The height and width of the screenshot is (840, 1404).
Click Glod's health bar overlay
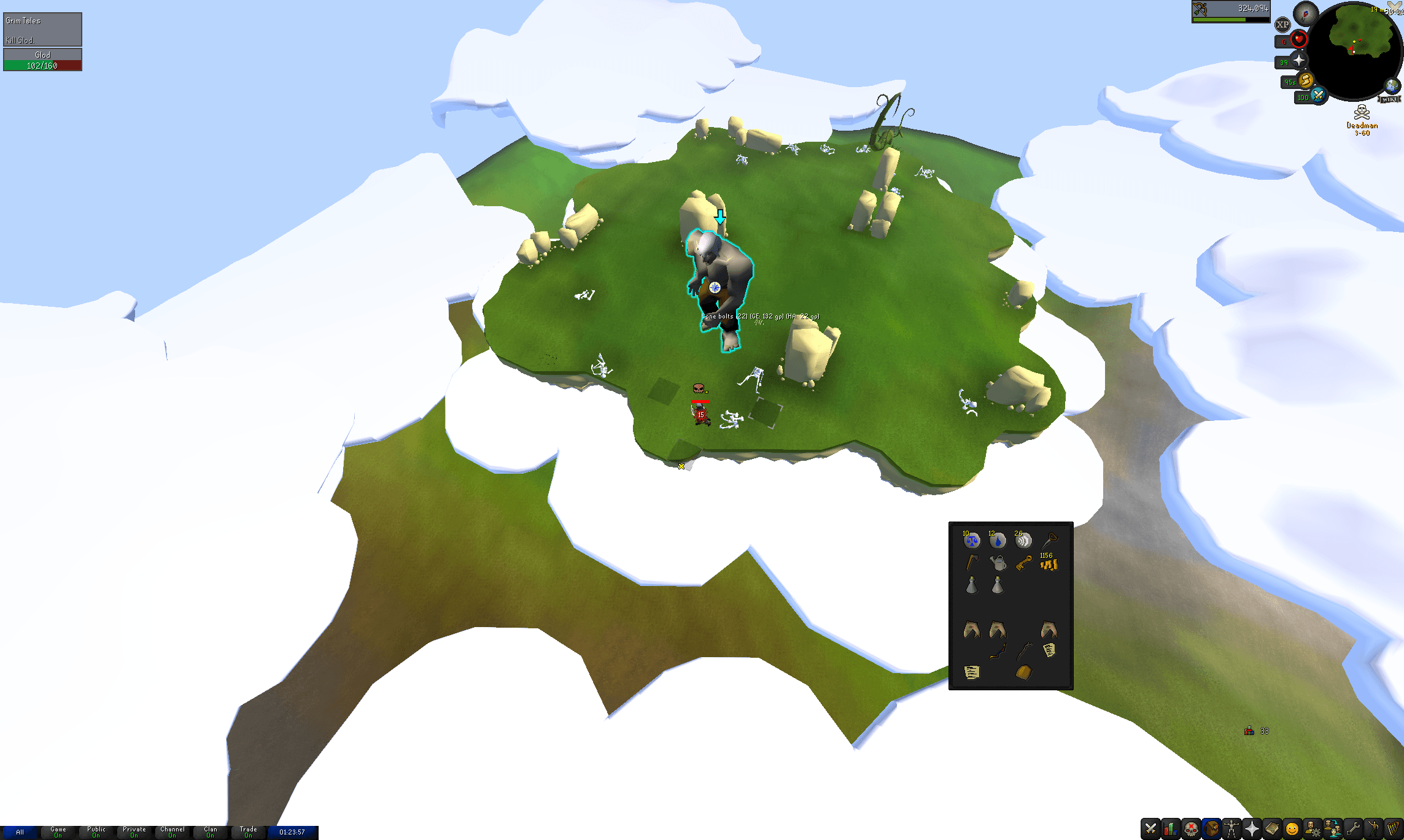pos(41,60)
